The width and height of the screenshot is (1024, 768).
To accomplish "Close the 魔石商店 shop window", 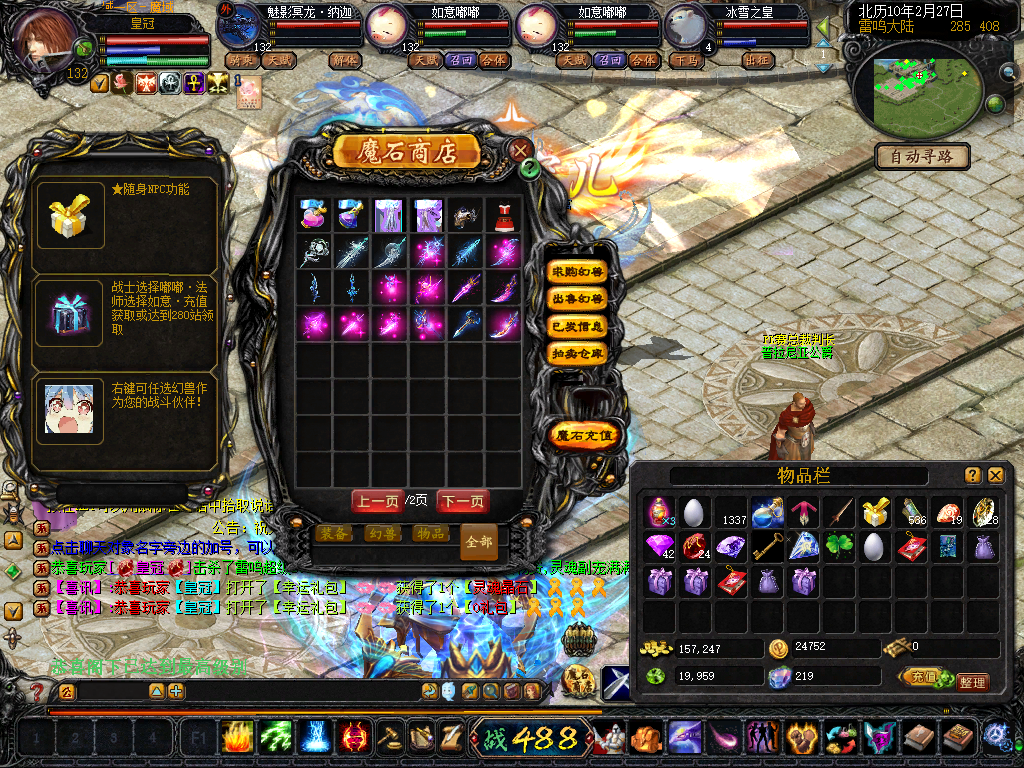I will click(520, 150).
